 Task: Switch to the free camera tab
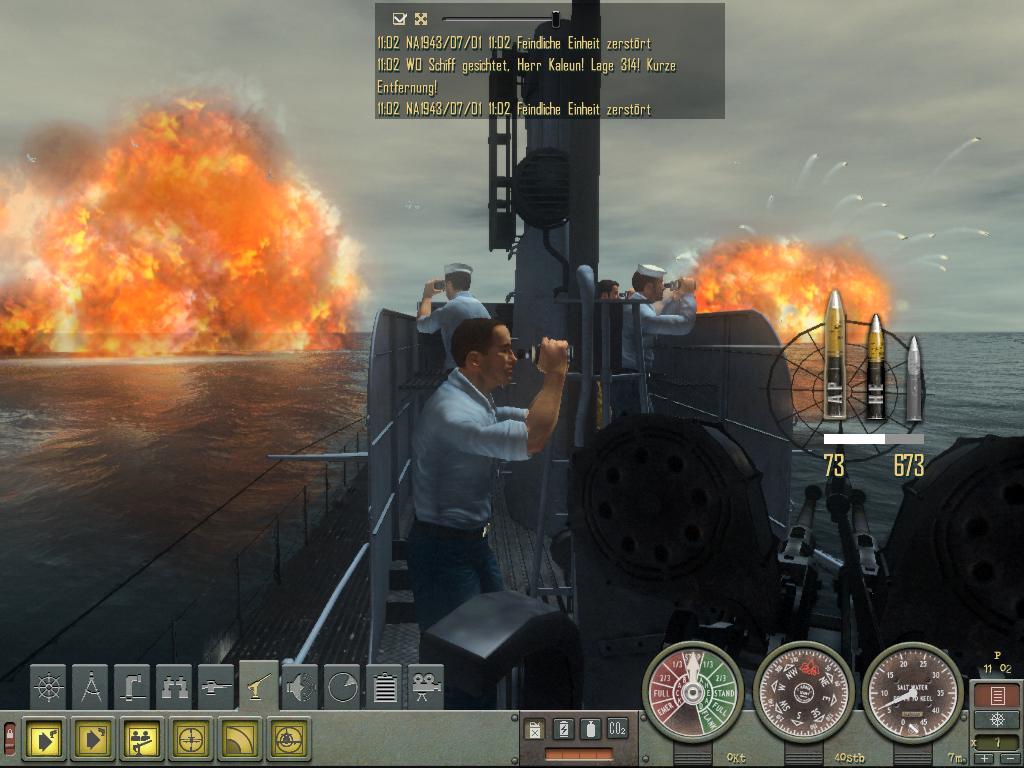point(426,688)
